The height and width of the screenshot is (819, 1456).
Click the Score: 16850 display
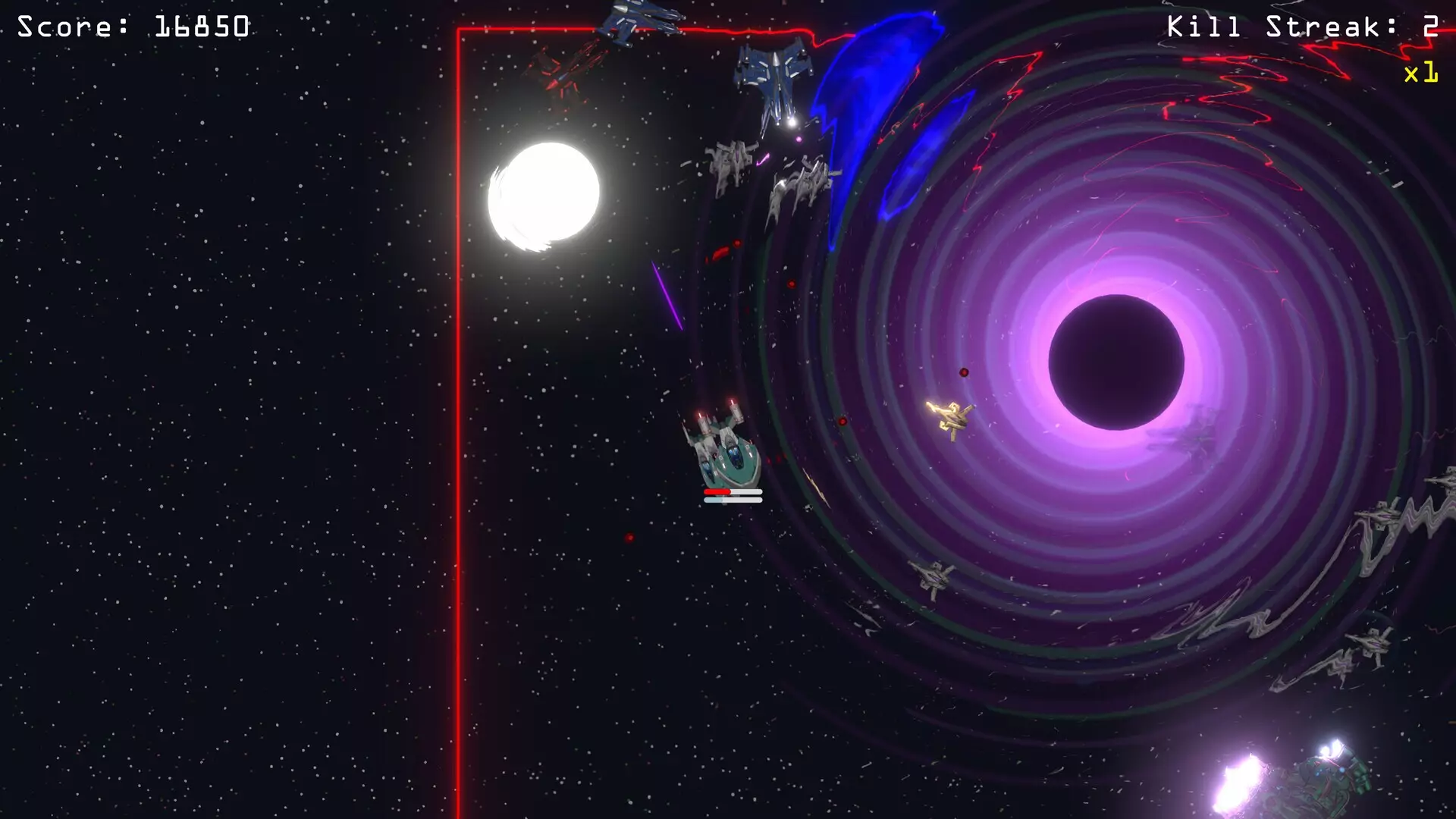(x=133, y=27)
